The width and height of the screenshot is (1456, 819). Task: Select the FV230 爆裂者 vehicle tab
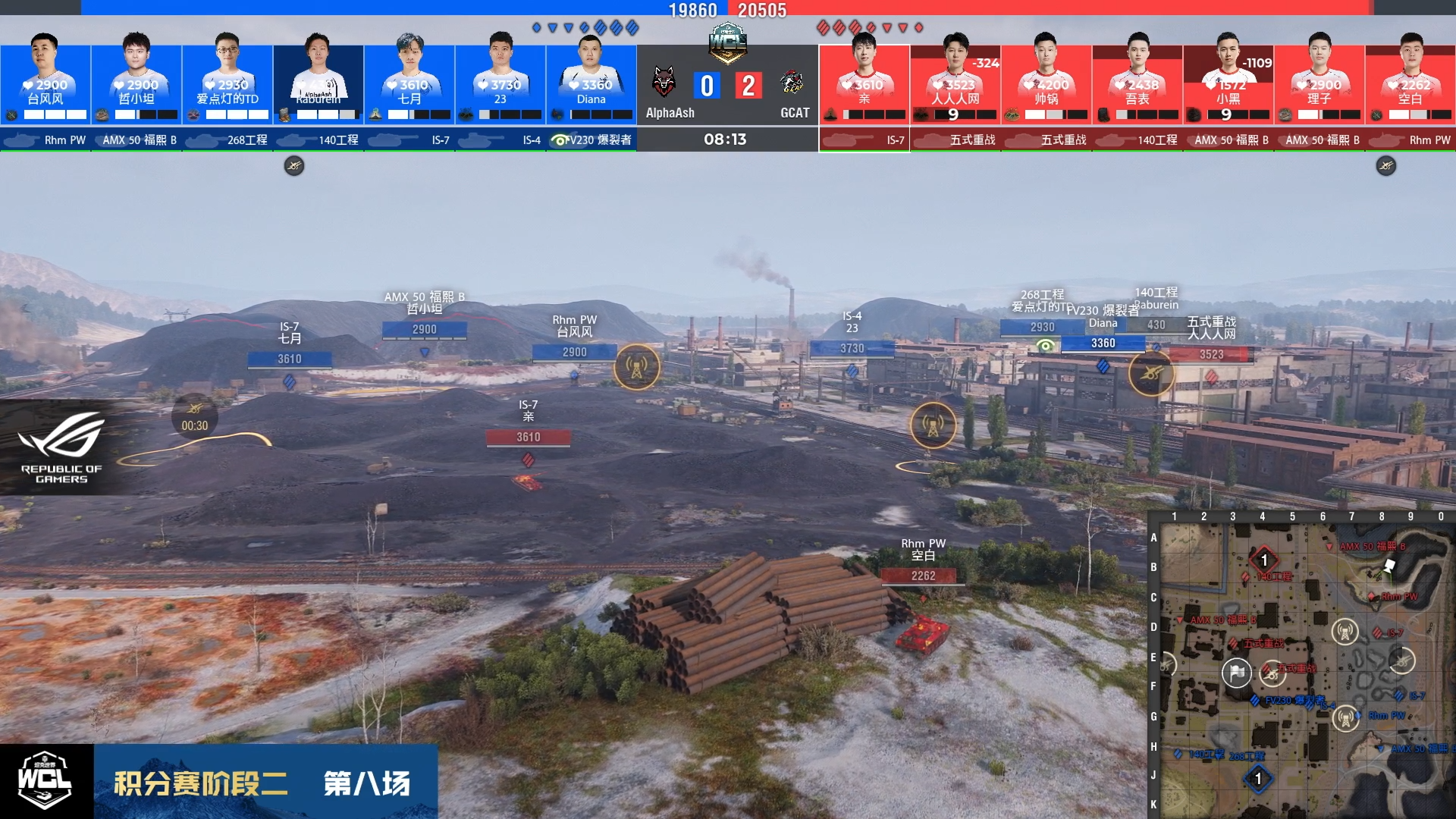click(591, 140)
